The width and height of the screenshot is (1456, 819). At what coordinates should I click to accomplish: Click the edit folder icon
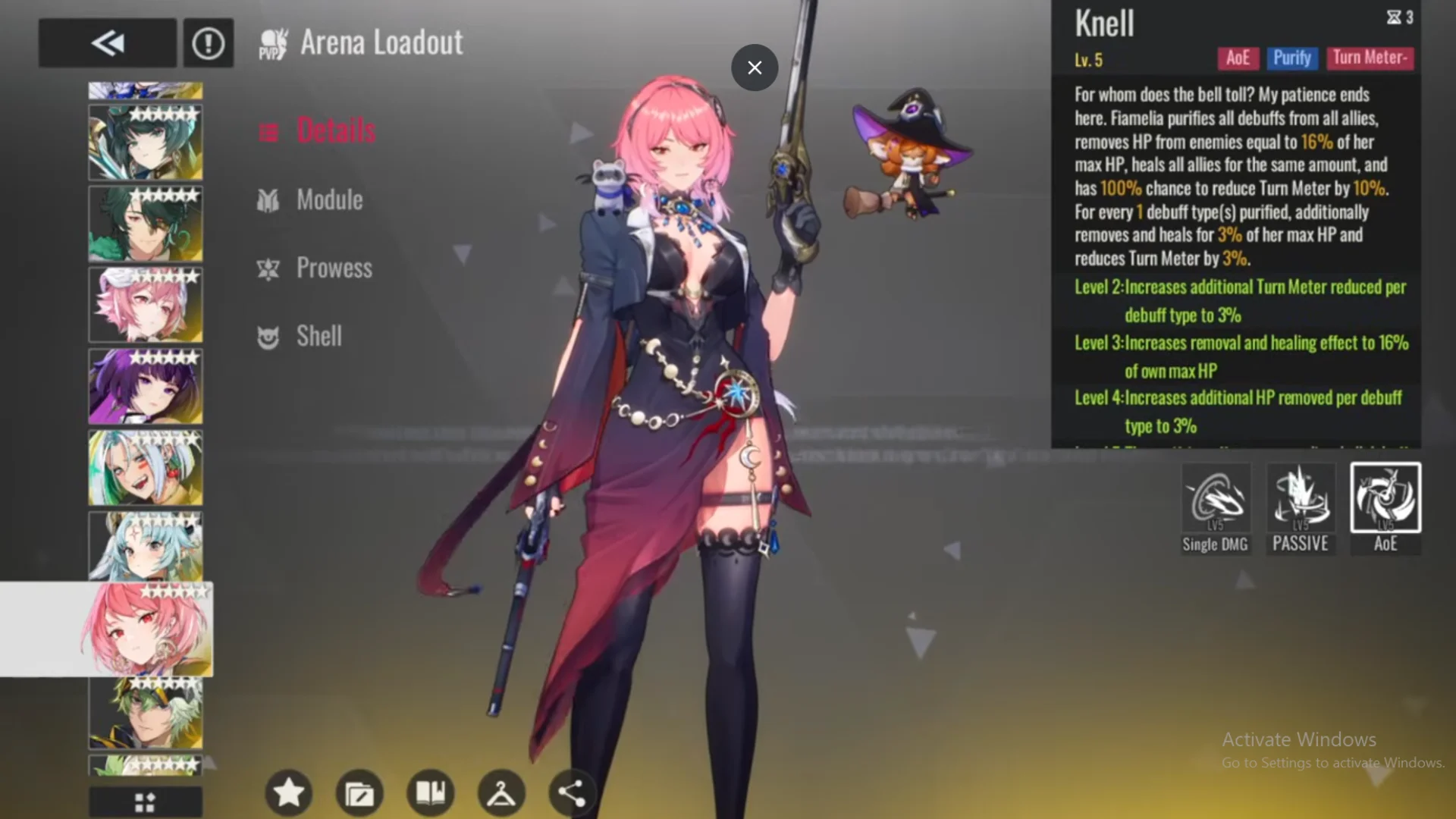point(359,792)
